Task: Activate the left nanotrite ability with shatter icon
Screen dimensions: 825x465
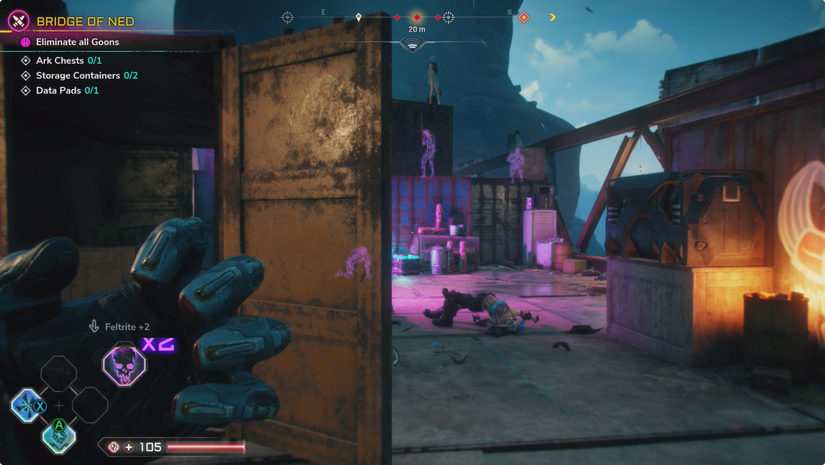Action: click(x=27, y=406)
